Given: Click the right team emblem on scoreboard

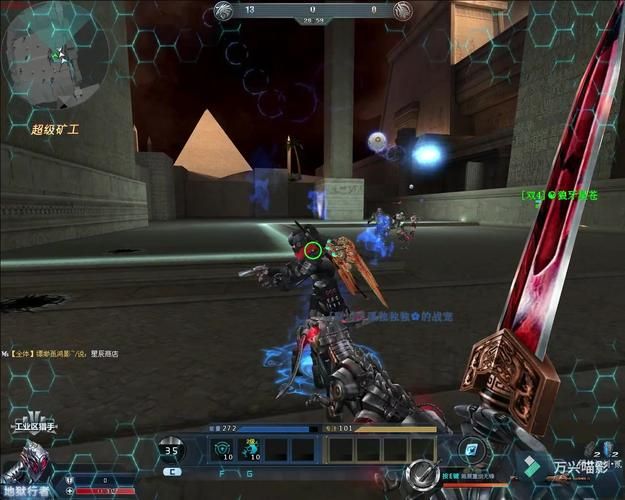Looking at the screenshot, I should point(402,12).
